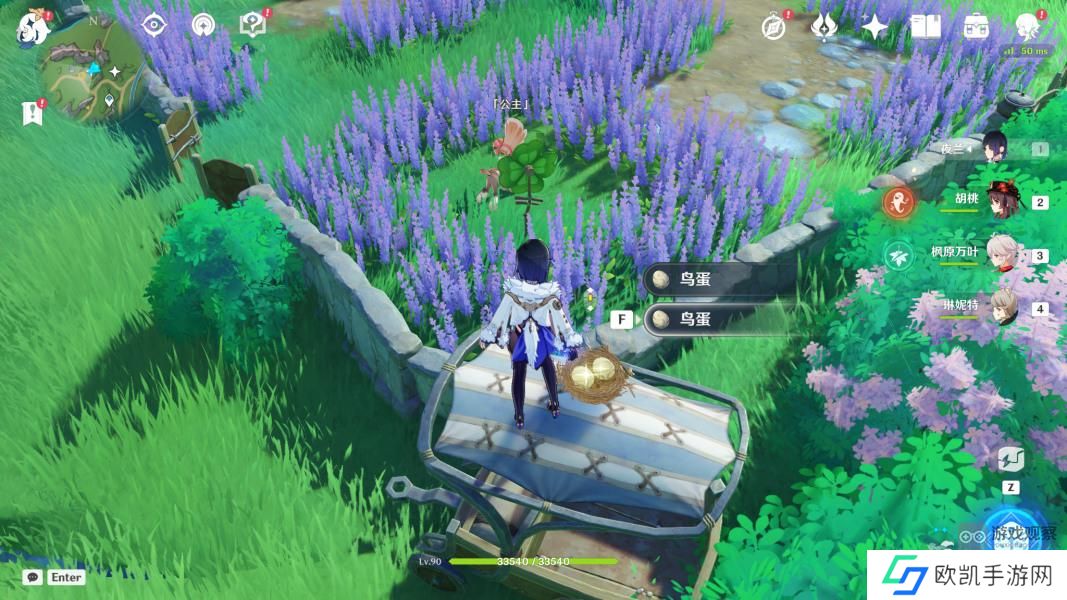Open the adventurer handbook book icon
This screenshot has width=1067, height=600.
[x=926, y=27]
